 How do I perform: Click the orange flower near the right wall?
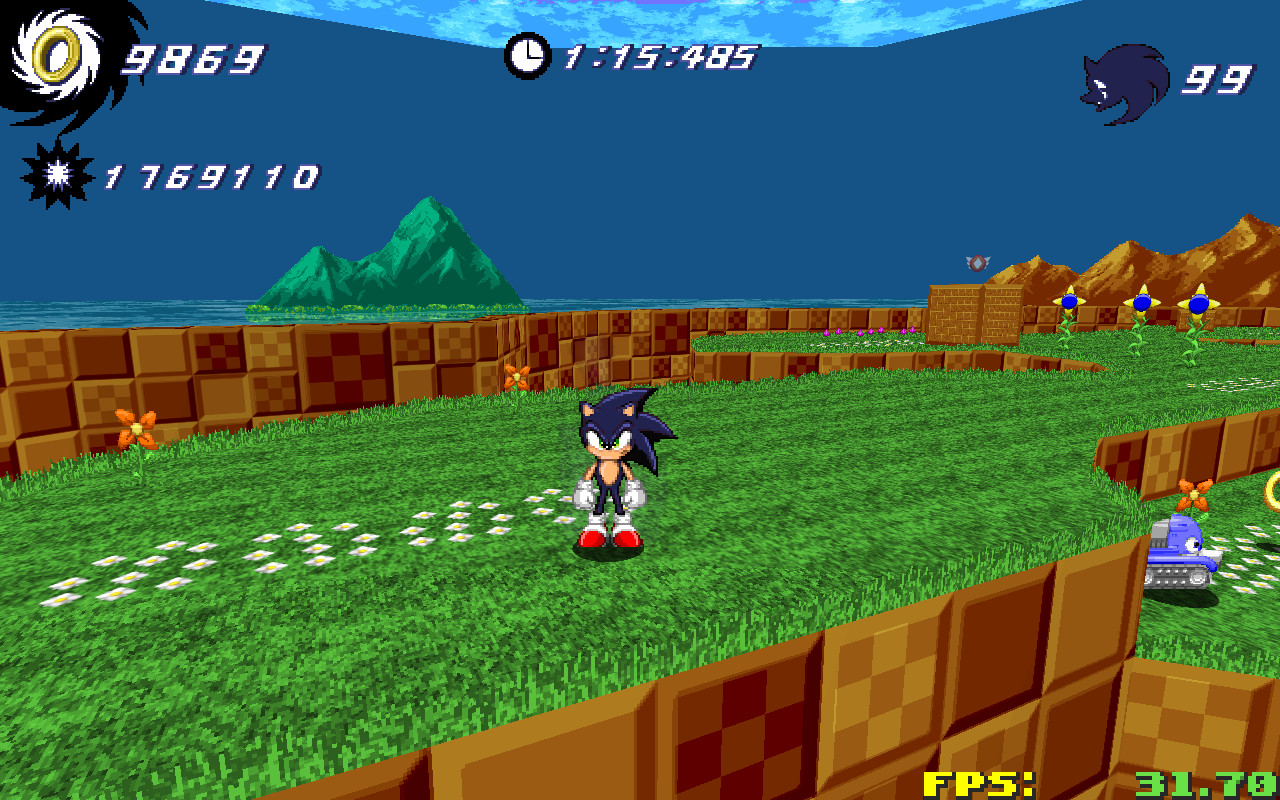pos(1192,494)
